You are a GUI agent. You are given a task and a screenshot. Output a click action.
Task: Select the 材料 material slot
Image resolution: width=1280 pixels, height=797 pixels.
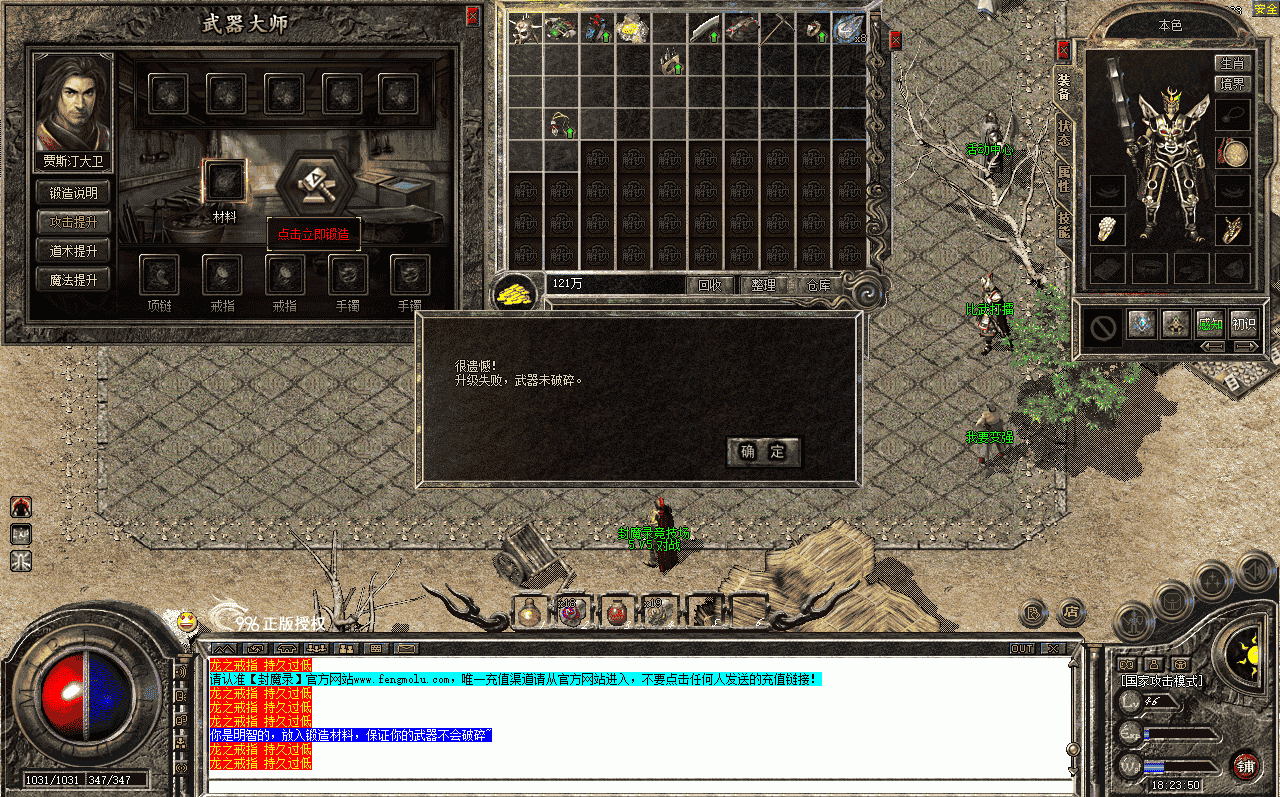[224, 181]
